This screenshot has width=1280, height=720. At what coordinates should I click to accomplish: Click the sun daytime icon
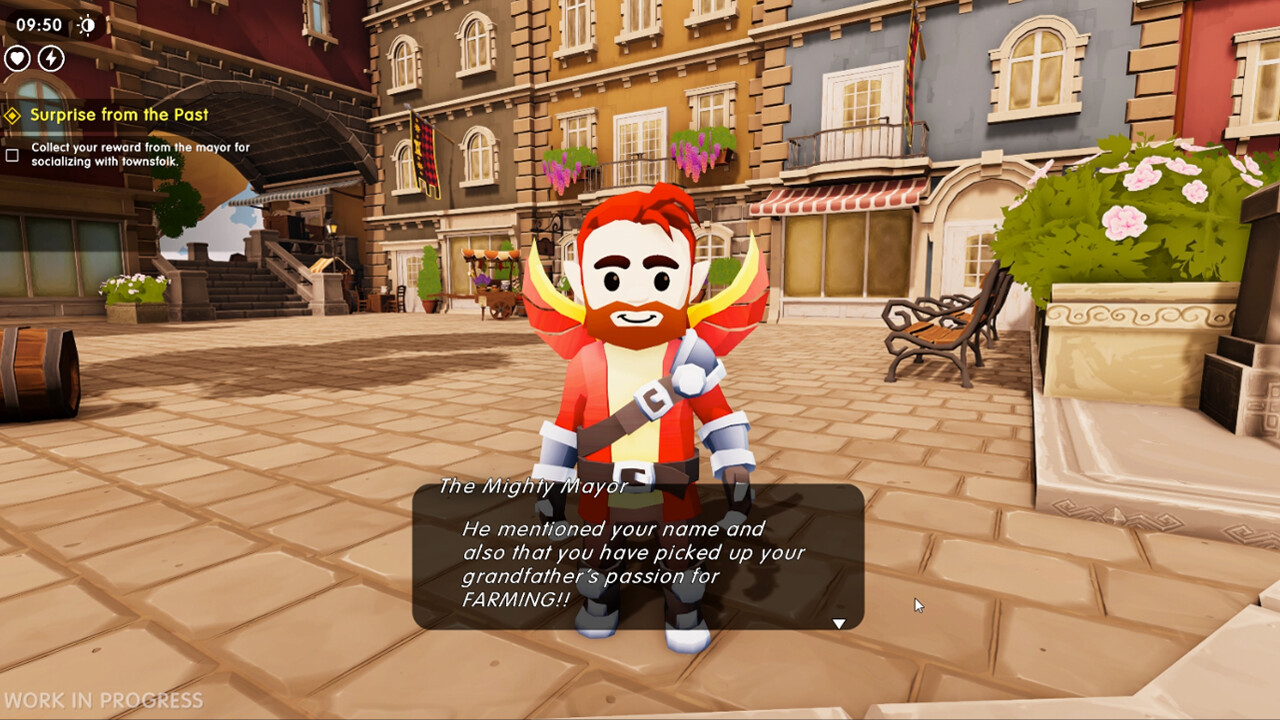(x=87, y=25)
